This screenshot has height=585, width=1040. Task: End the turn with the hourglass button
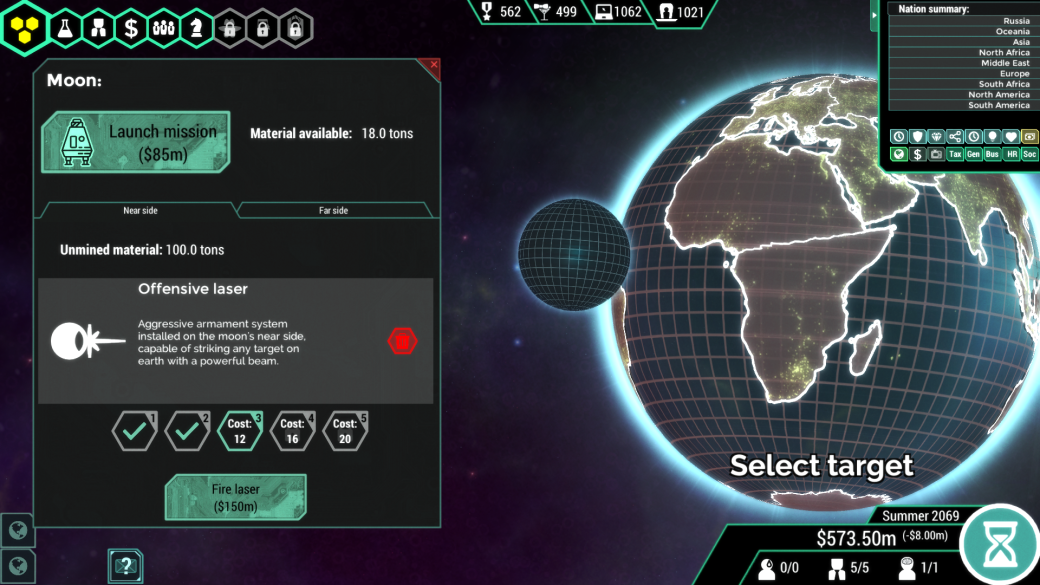[x=998, y=544]
